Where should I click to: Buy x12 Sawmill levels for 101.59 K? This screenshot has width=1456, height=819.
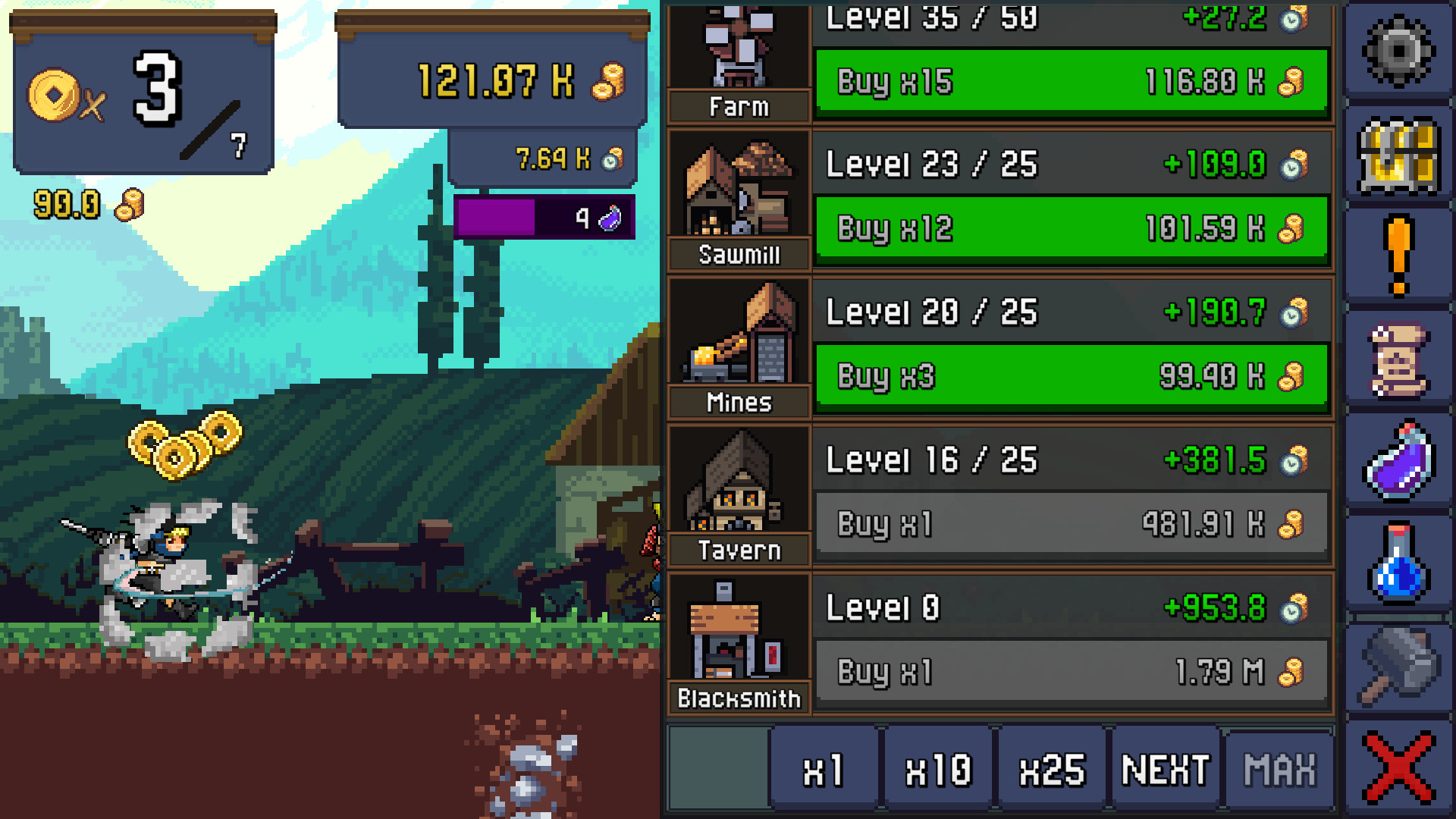[1071, 228]
